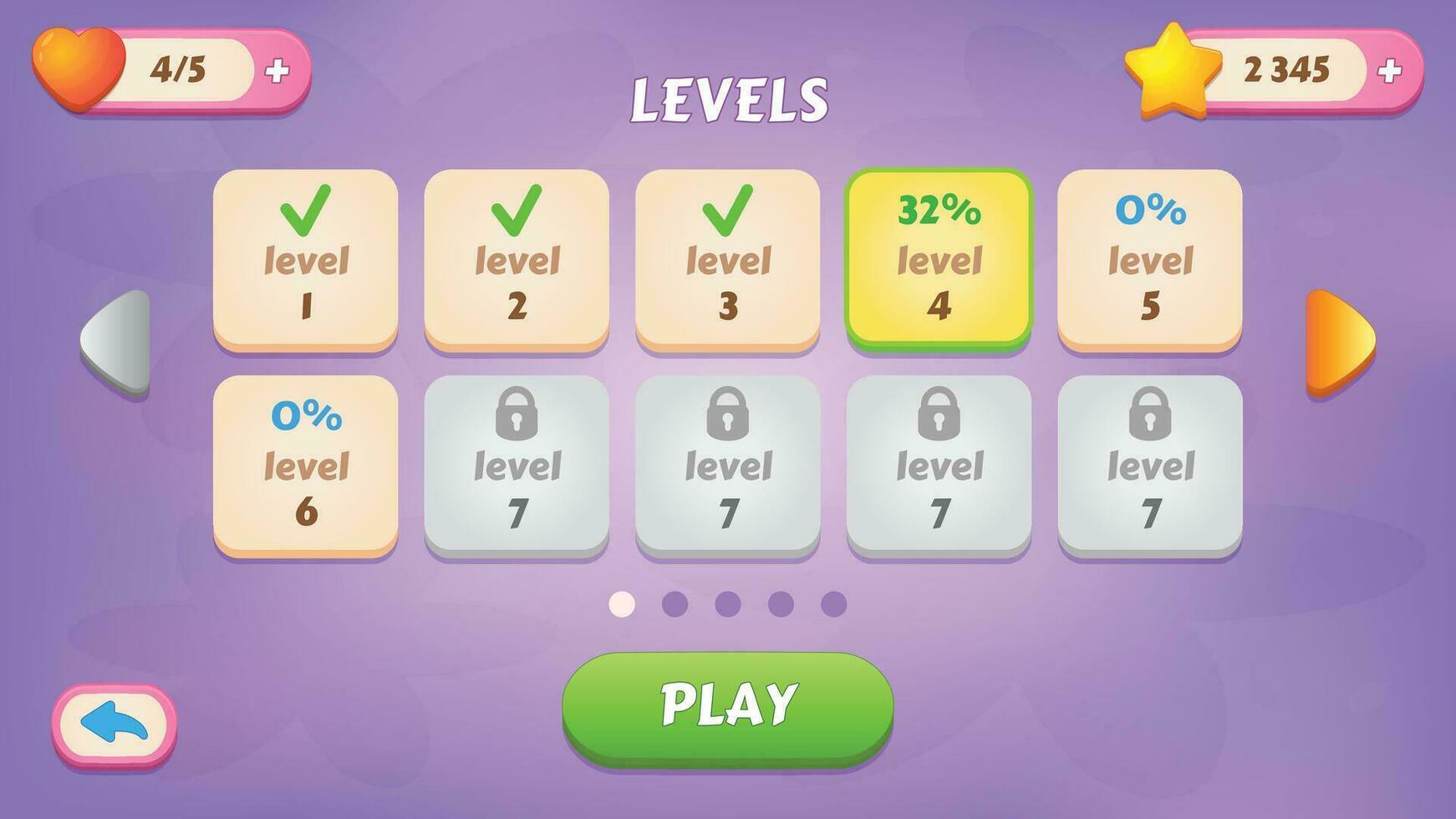Click the checkmark on level 2 card
Image resolution: width=1456 pixels, height=819 pixels.
click(x=517, y=209)
